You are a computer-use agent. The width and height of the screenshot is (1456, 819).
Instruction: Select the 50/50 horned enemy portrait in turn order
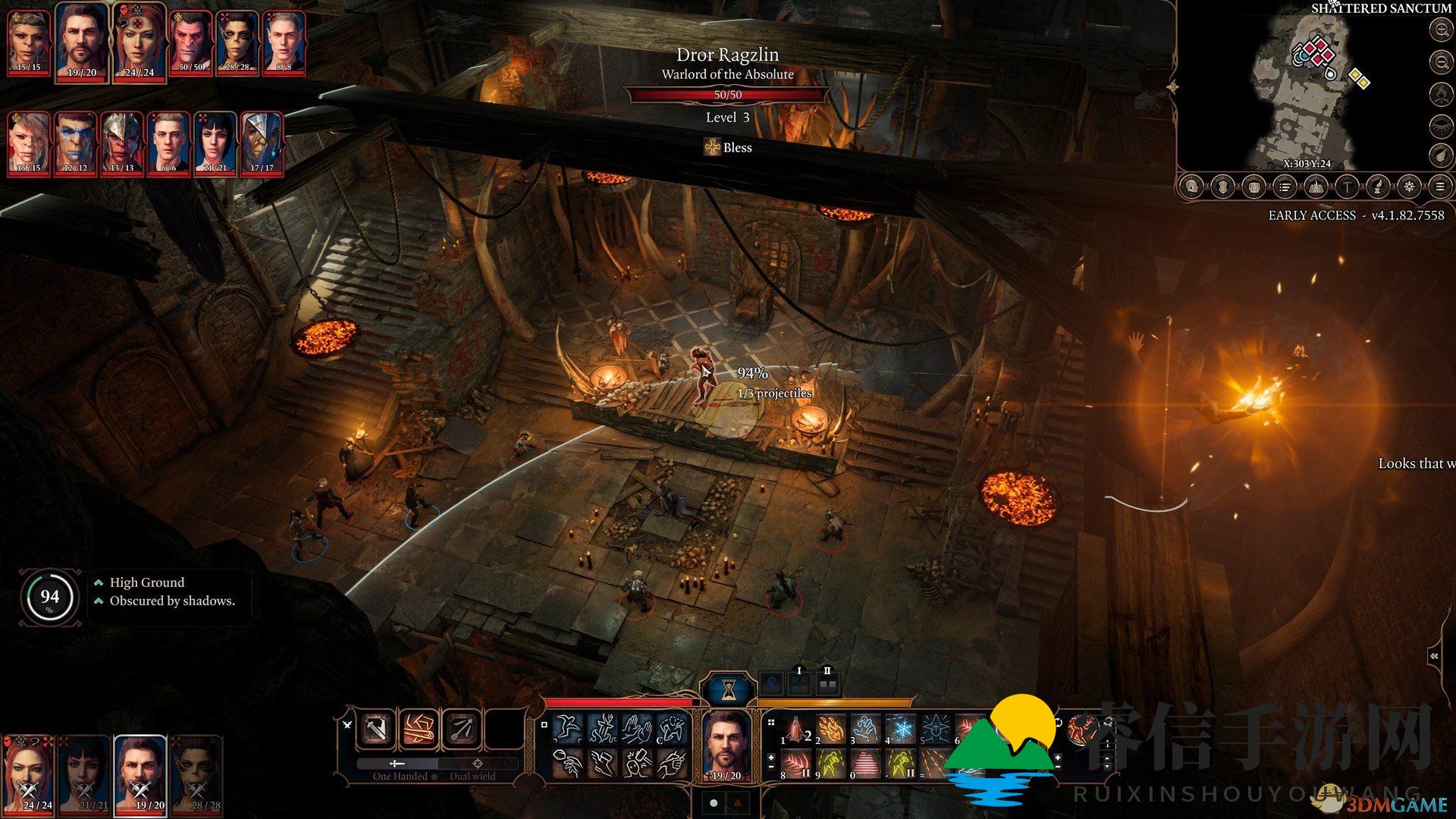point(191,42)
